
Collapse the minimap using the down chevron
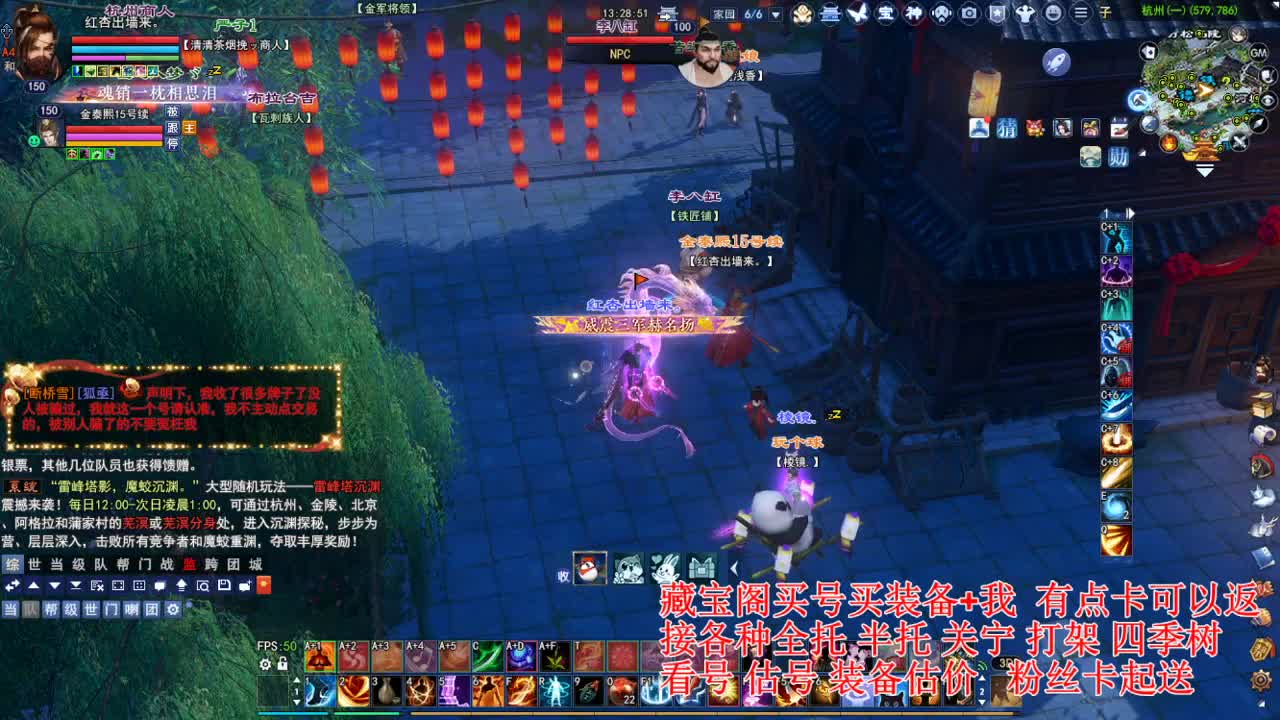pyautogui.click(x=1204, y=172)
